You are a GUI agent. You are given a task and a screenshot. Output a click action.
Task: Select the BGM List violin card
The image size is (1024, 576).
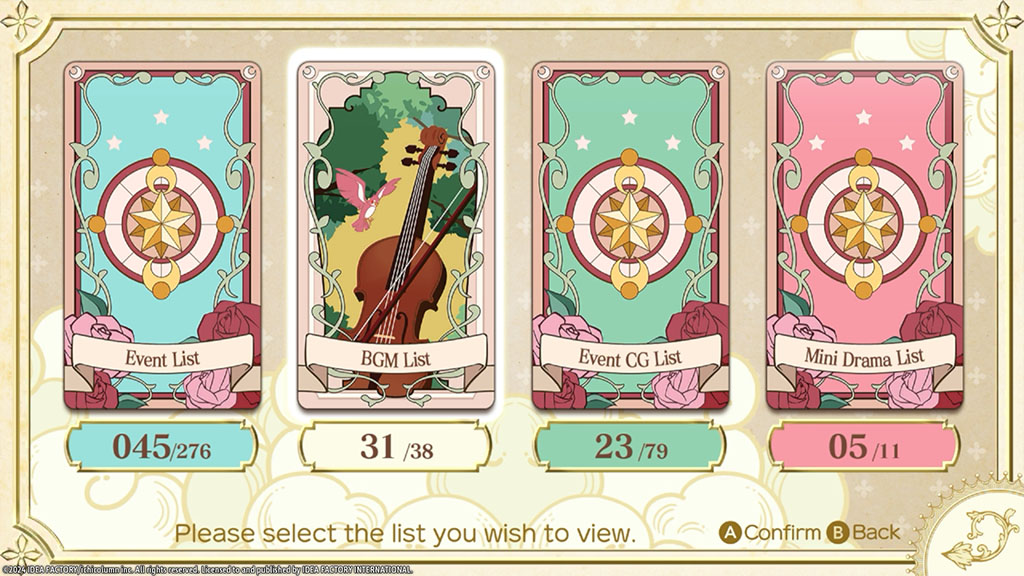click(x=396, y=235)
